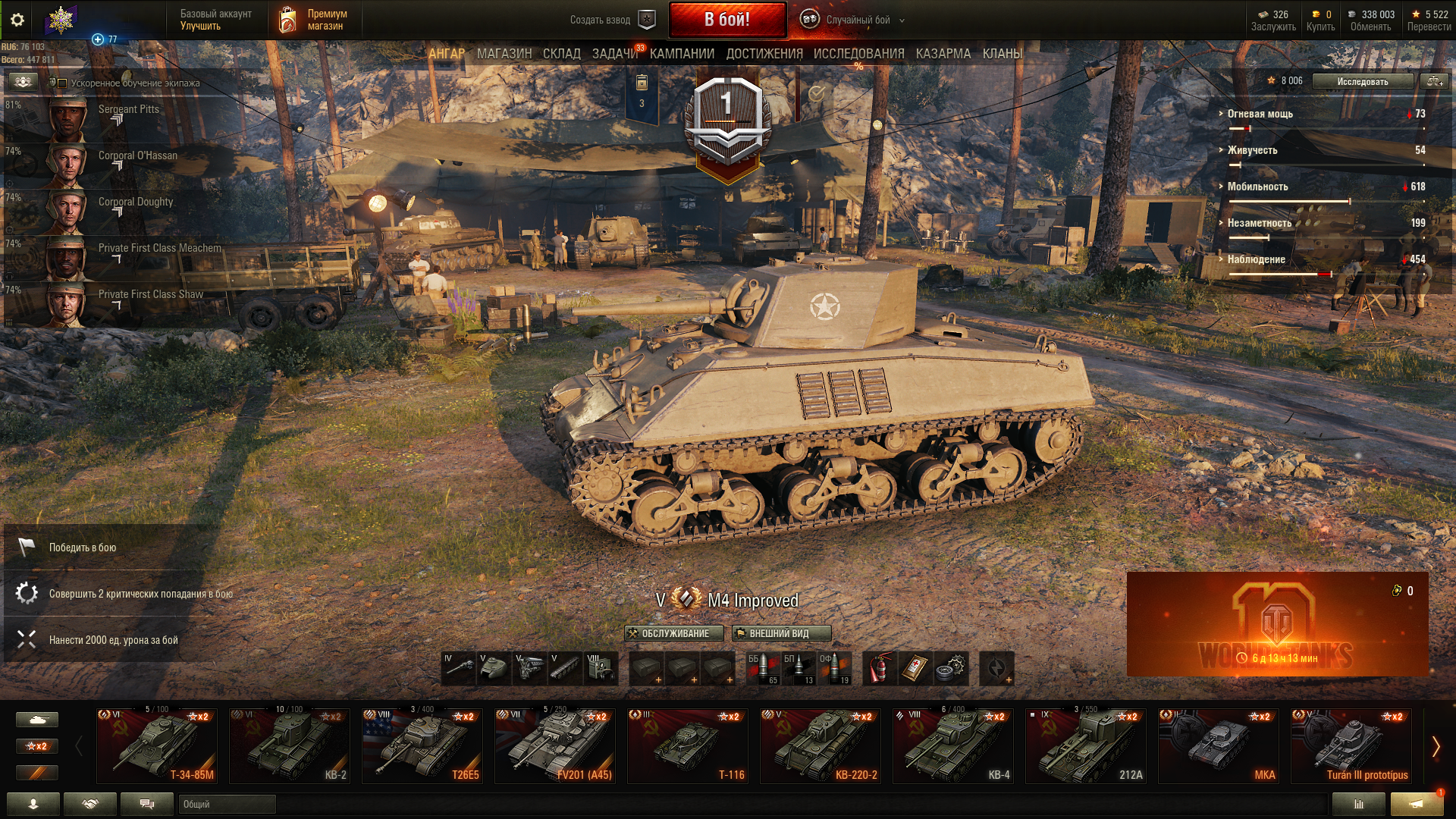Screen dimensions: 1456x819
Task: Toggle Ускоренное обучение экипажа checkbox
Action: click(63, 83)
